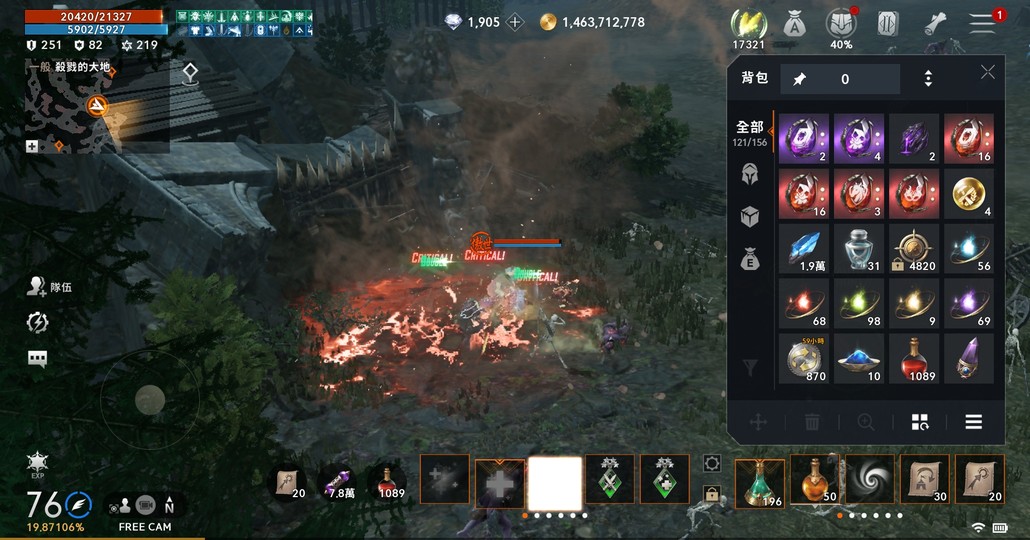Select the red potion stack of 1089 in backpack
1030x540 pixels.
click(913, 358)
